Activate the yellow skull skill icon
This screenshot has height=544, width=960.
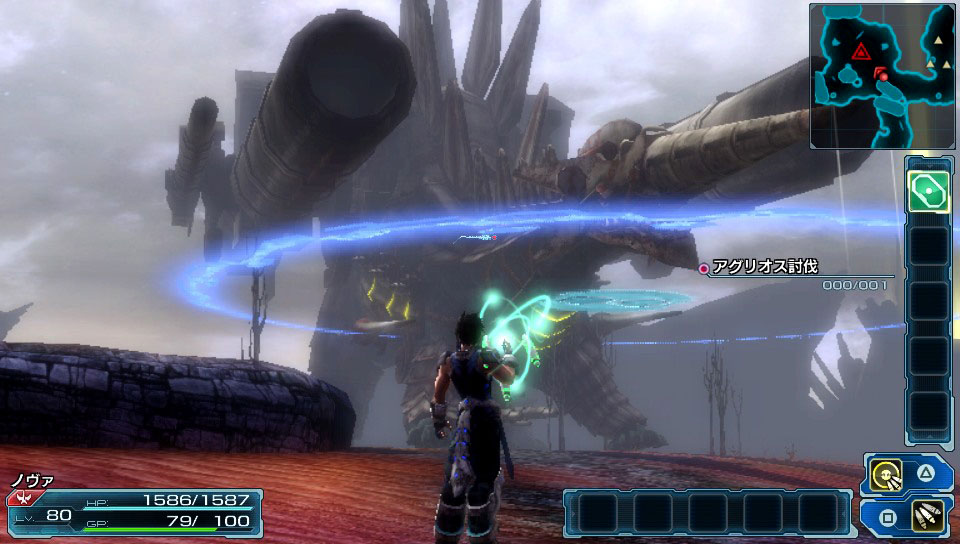[883, 475]
